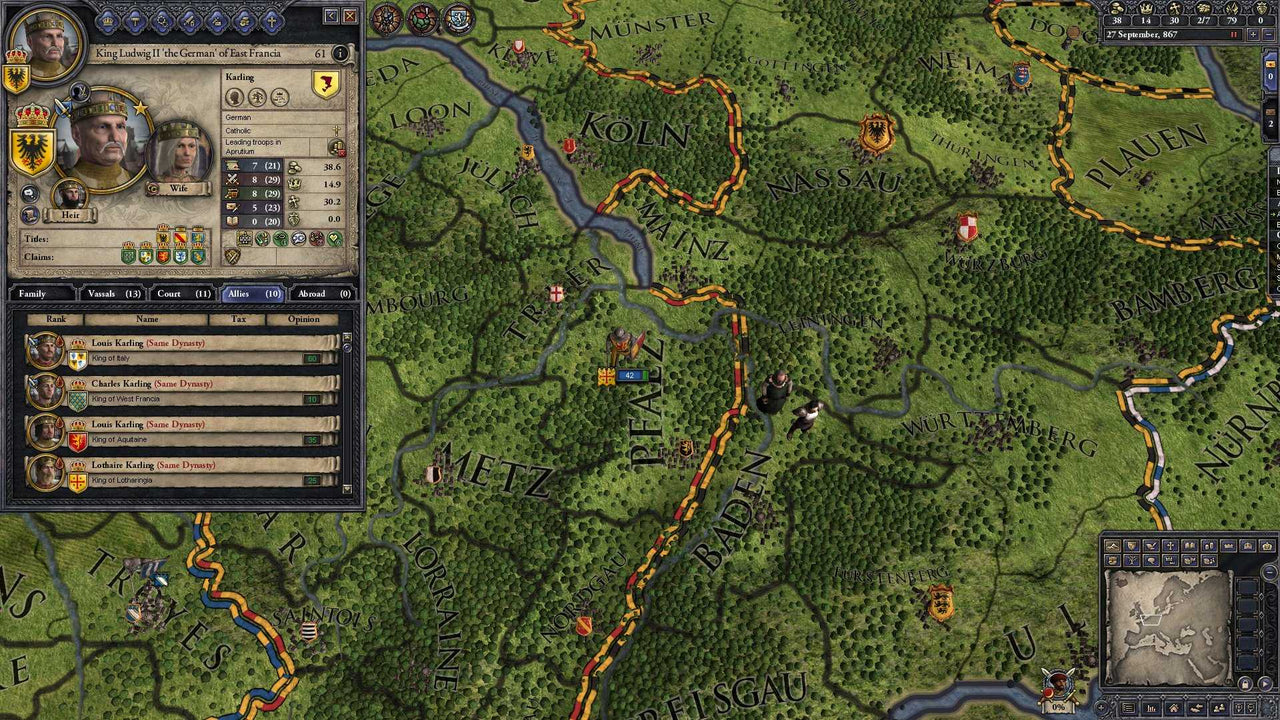The width and height of the screenshot is (1280, 720).
Task: Select the religion map mode cross icon
Action: [x=1170, y=545]
